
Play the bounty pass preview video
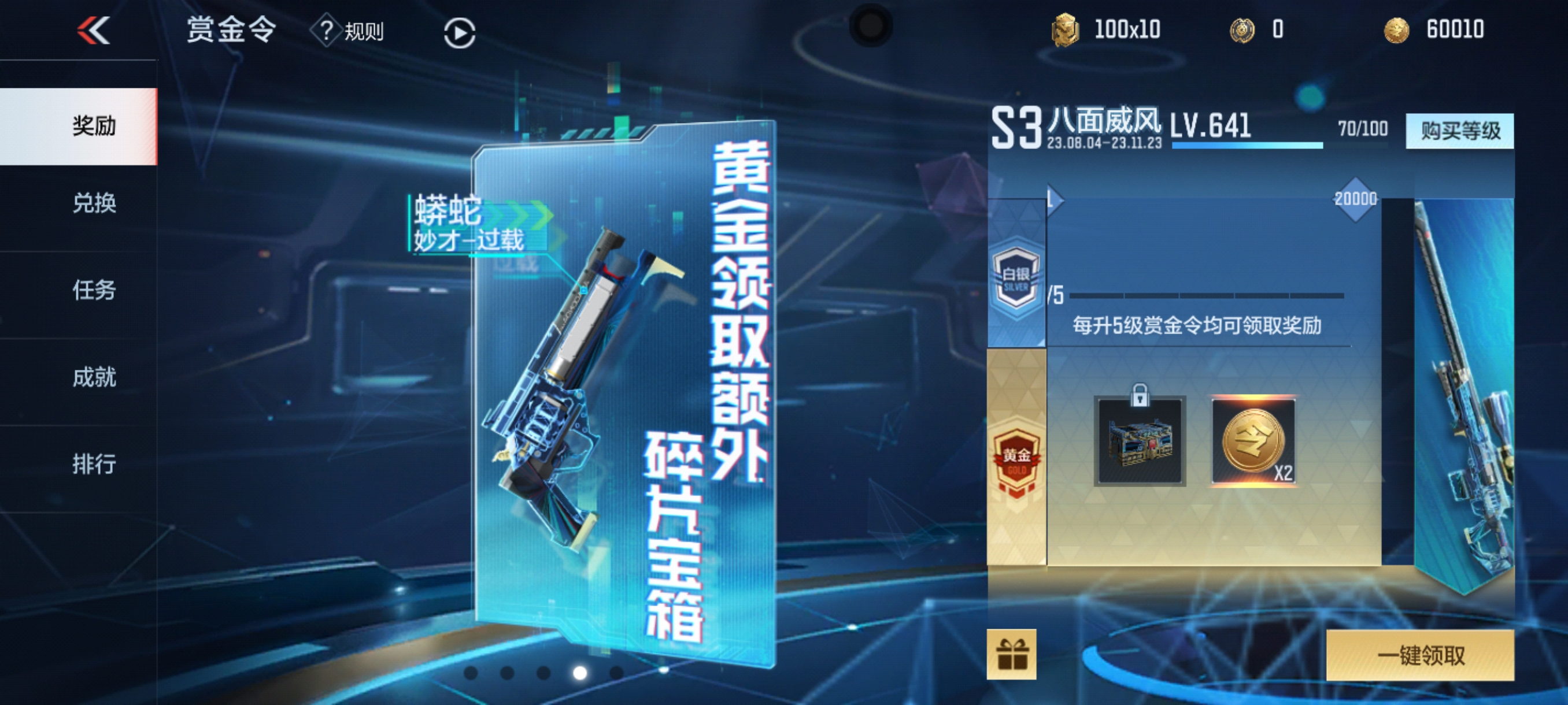[459, 33]
